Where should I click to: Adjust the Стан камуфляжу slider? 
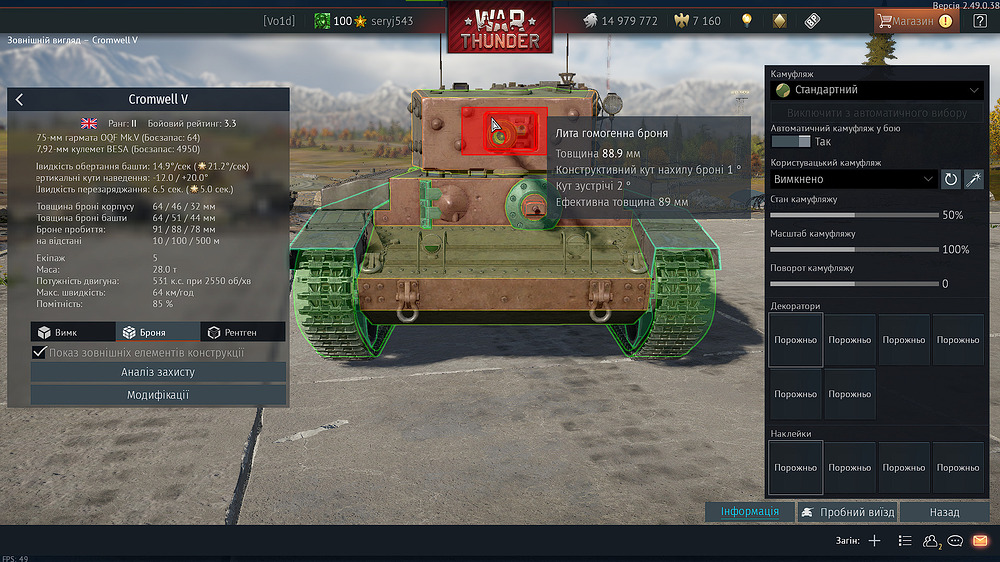tap(855, 215)
